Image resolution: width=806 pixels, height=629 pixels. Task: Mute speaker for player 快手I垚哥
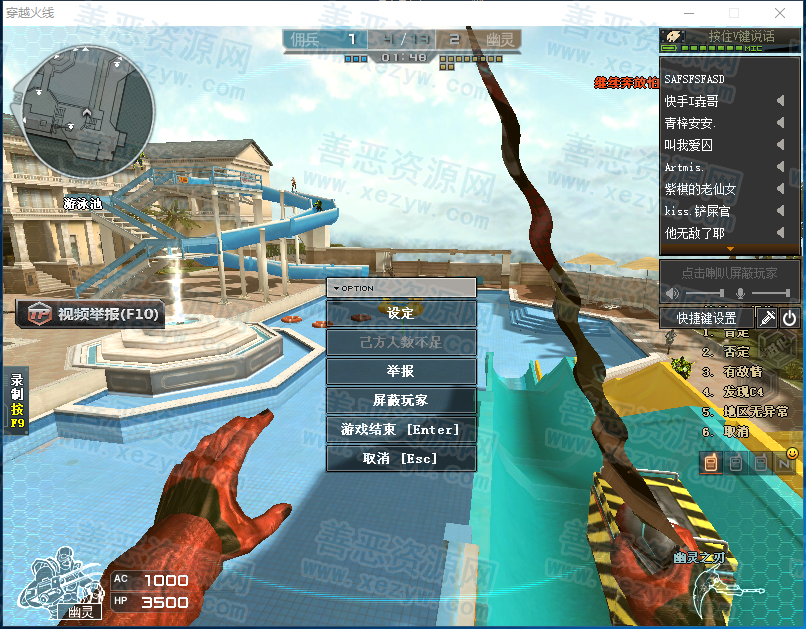click(x=780, y=101)
